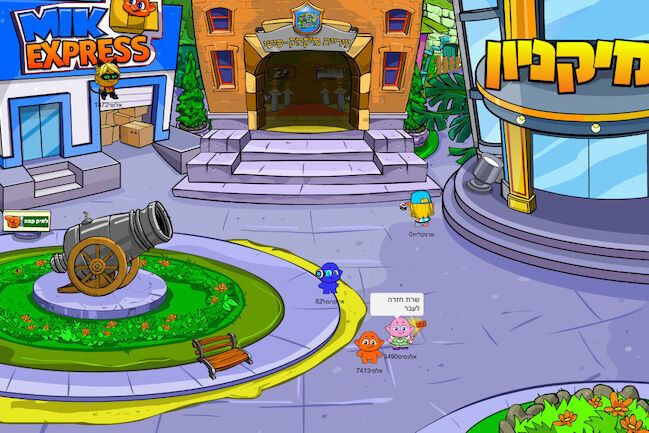Viewport: 649px width, 433px height.
Task: Click the green label with orange creature icon
Action: pyautogui.click(x=27, y=222)
